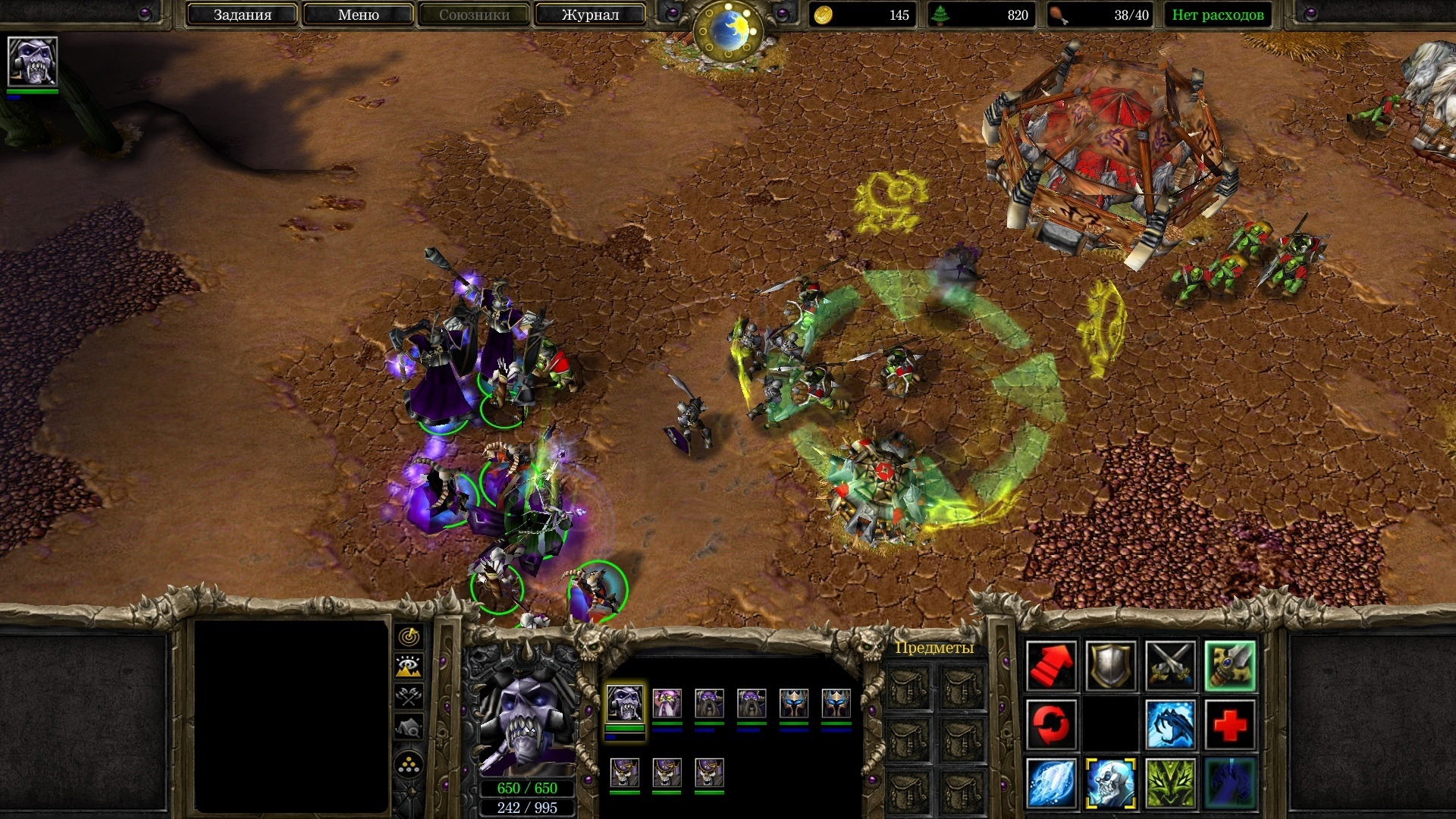1456x819 pixels.
Task: Activate the sword Attack command
Action: coord(1229,666)
